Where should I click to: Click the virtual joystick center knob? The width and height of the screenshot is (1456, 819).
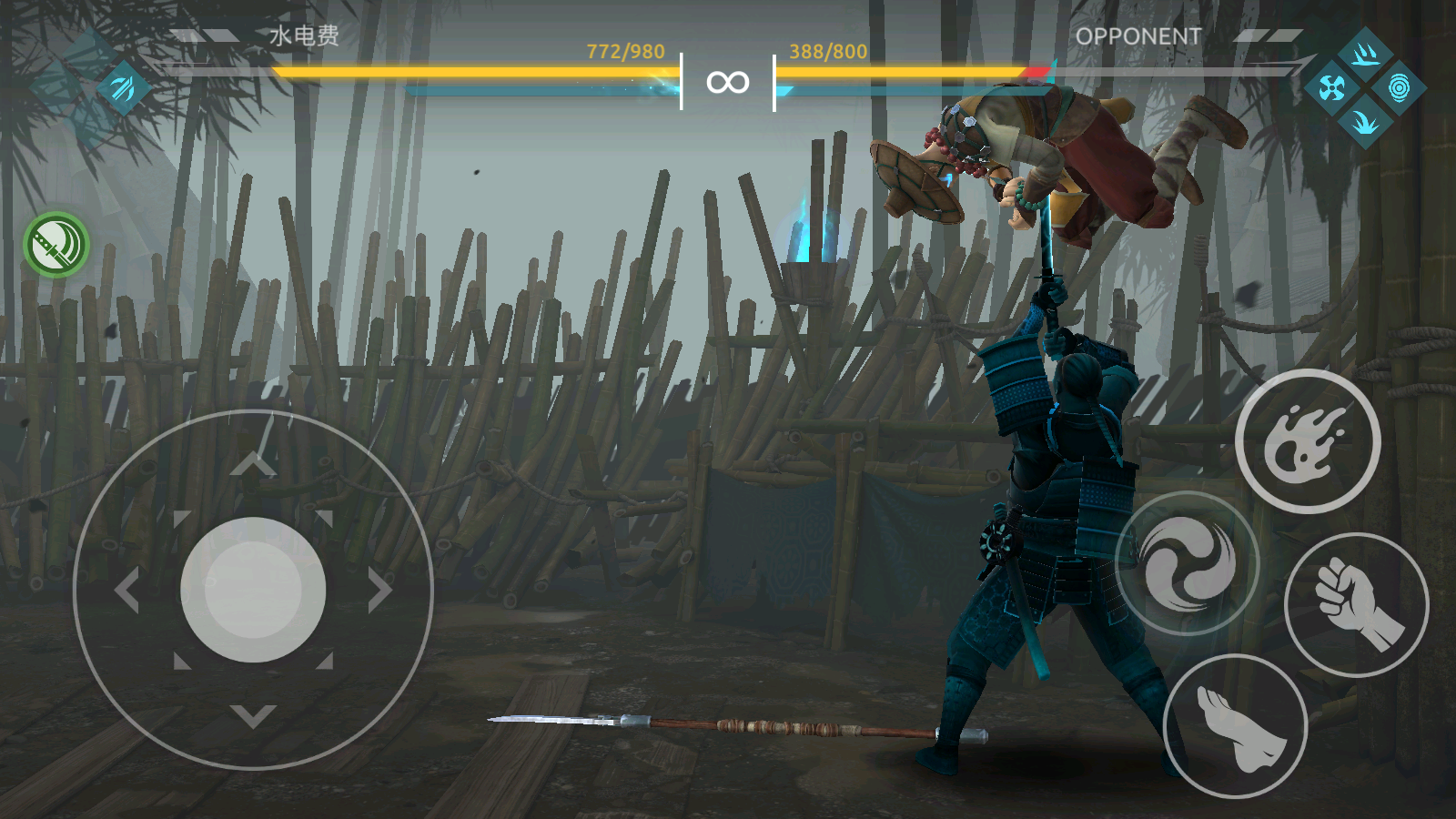(253, 590)
